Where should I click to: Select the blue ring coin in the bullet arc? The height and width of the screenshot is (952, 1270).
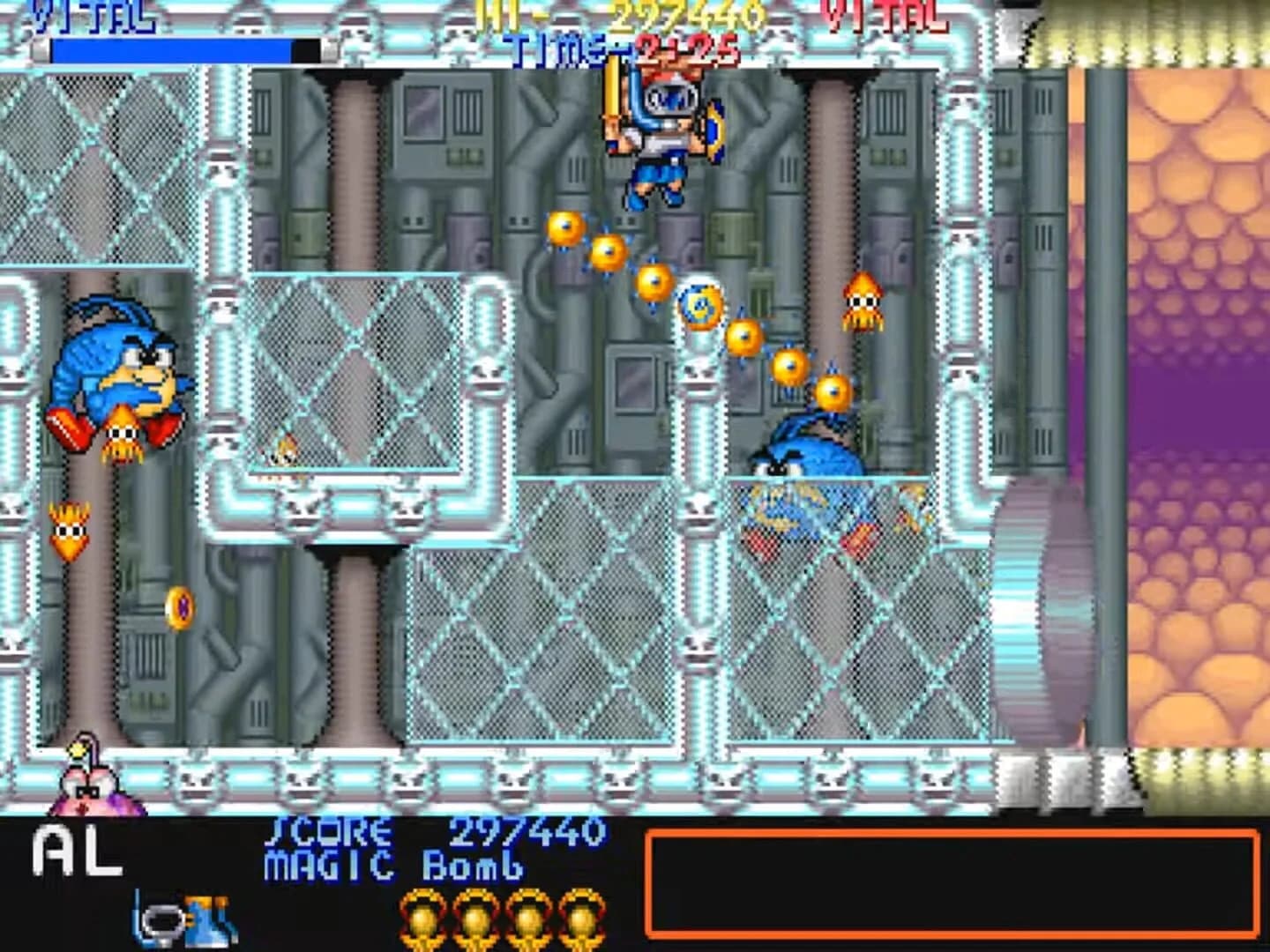tap(701, 307)
